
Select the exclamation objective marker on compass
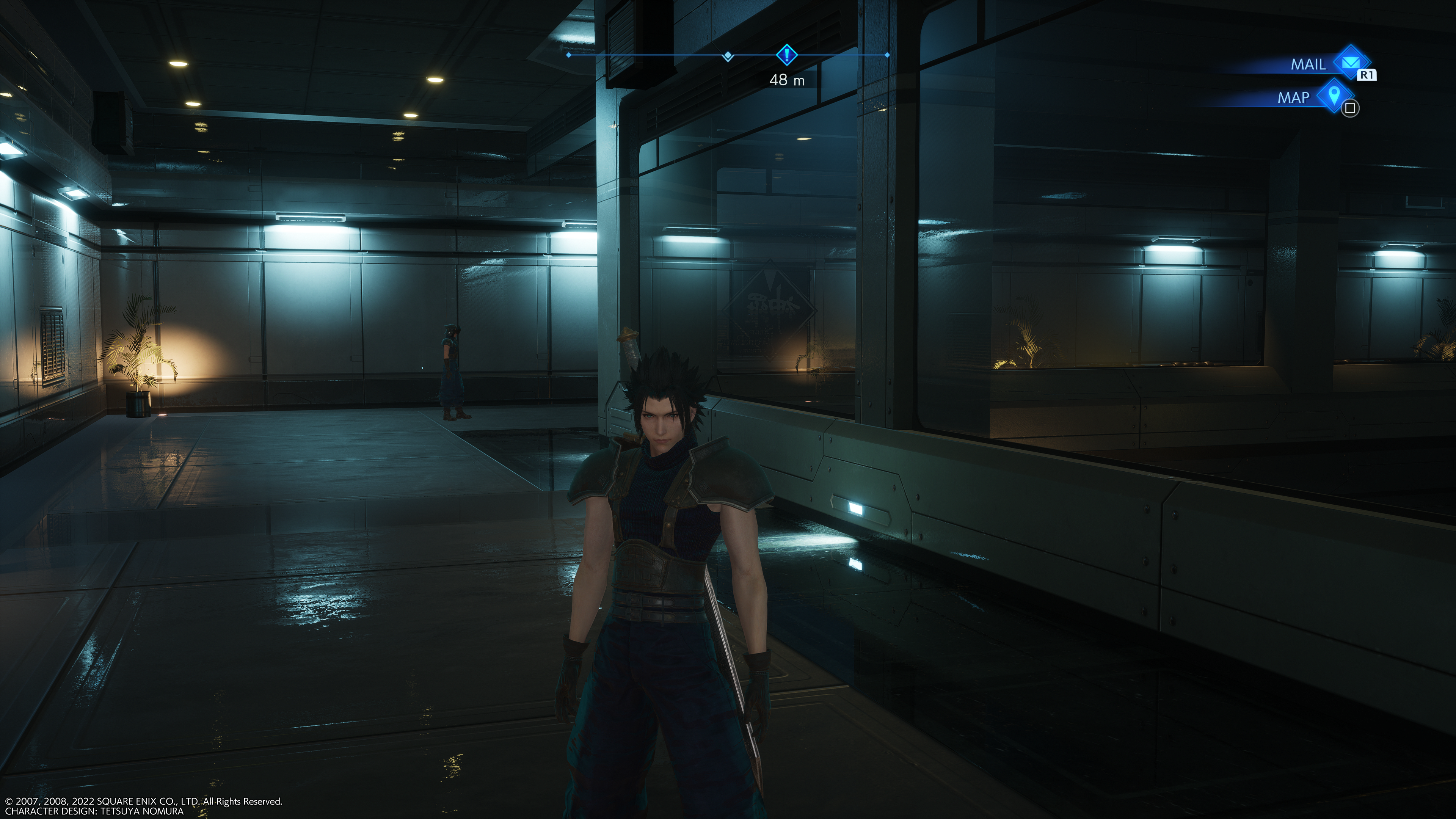coord(786,55)
